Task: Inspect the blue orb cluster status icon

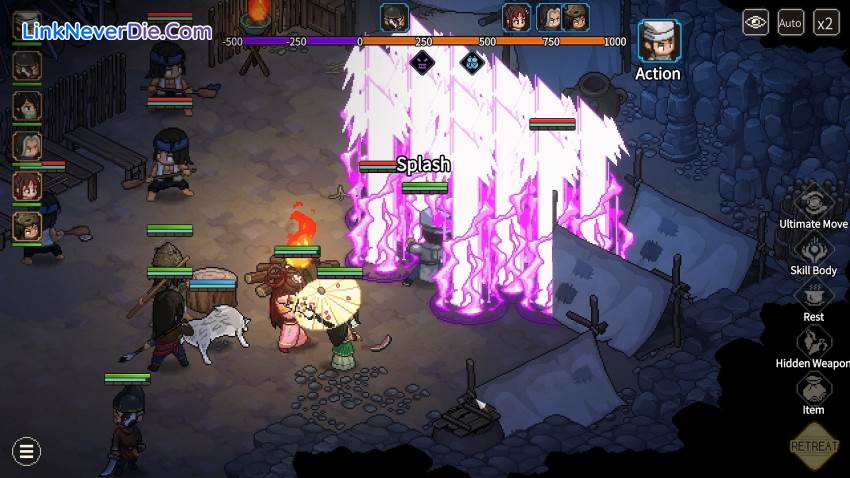Action: [472, 61]
